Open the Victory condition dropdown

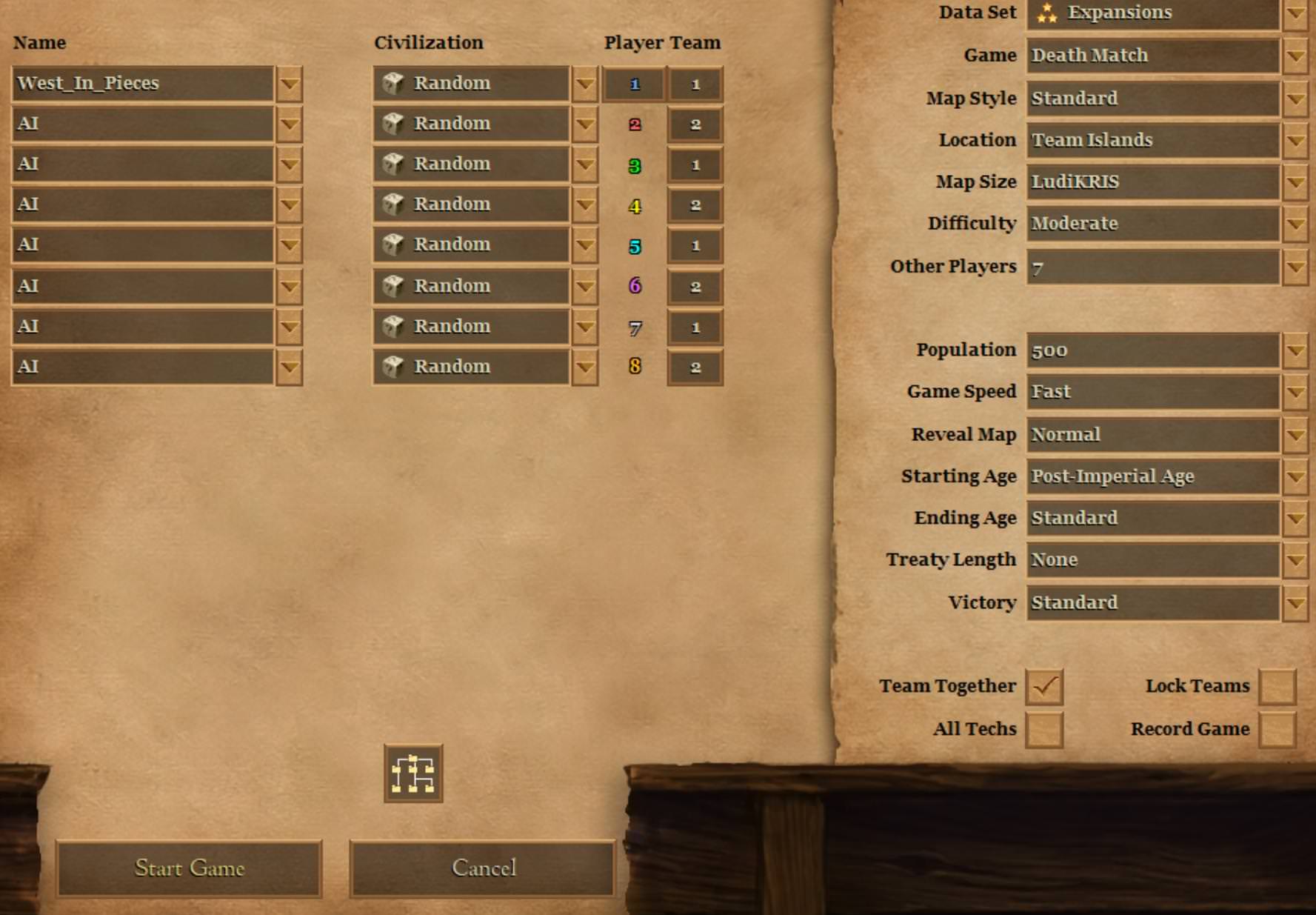point(1295,603)
